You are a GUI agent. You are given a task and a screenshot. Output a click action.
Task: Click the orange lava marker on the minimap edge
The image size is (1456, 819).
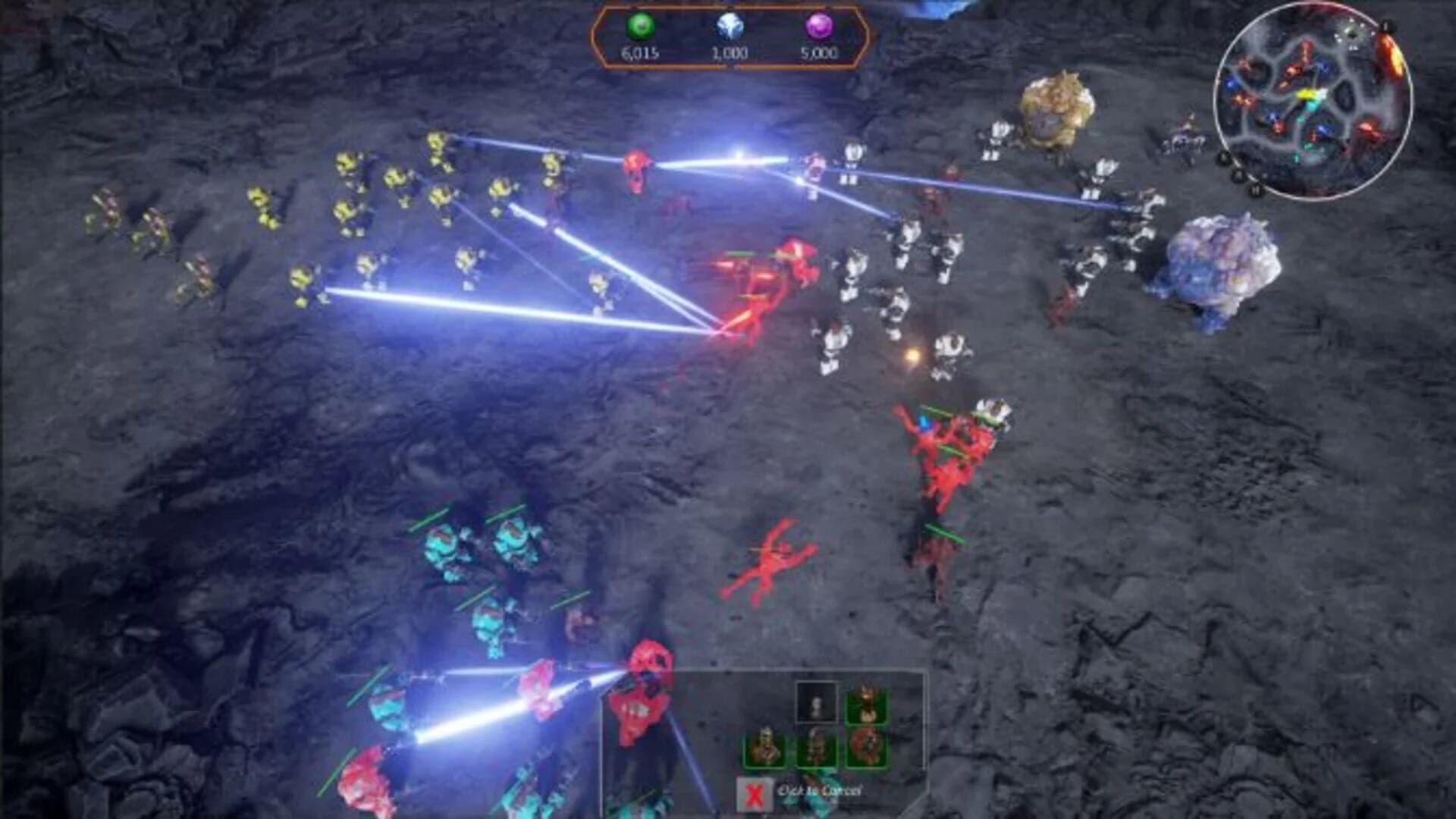point(1389,52)
